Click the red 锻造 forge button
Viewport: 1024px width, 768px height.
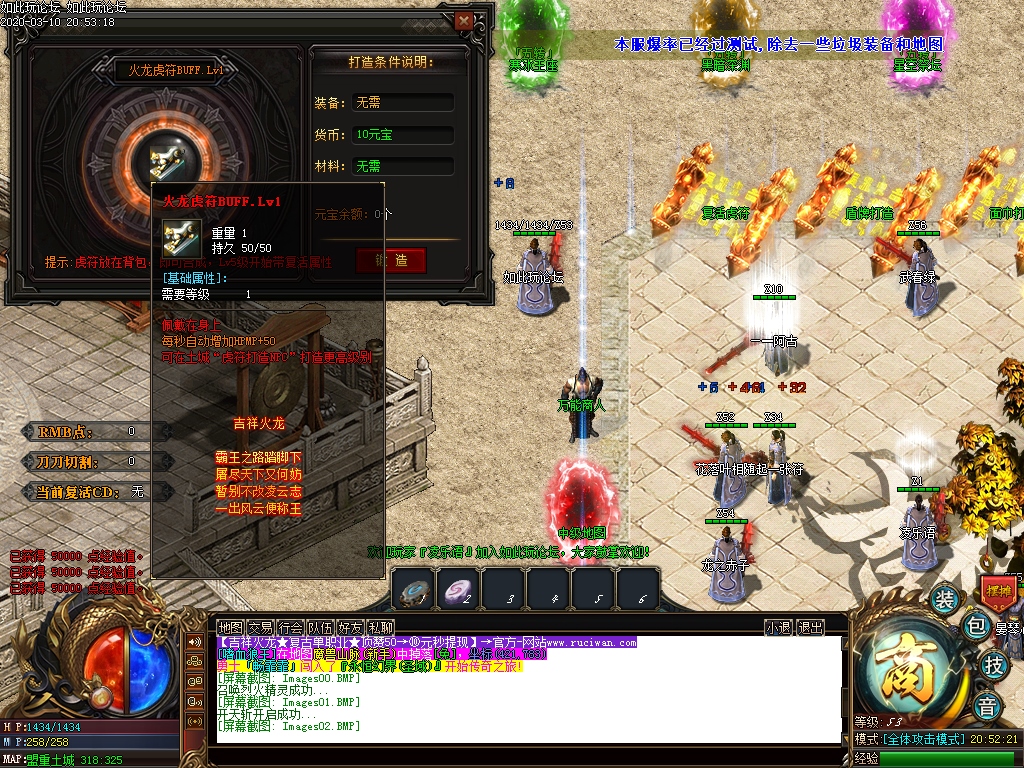[x=391, y=260]
